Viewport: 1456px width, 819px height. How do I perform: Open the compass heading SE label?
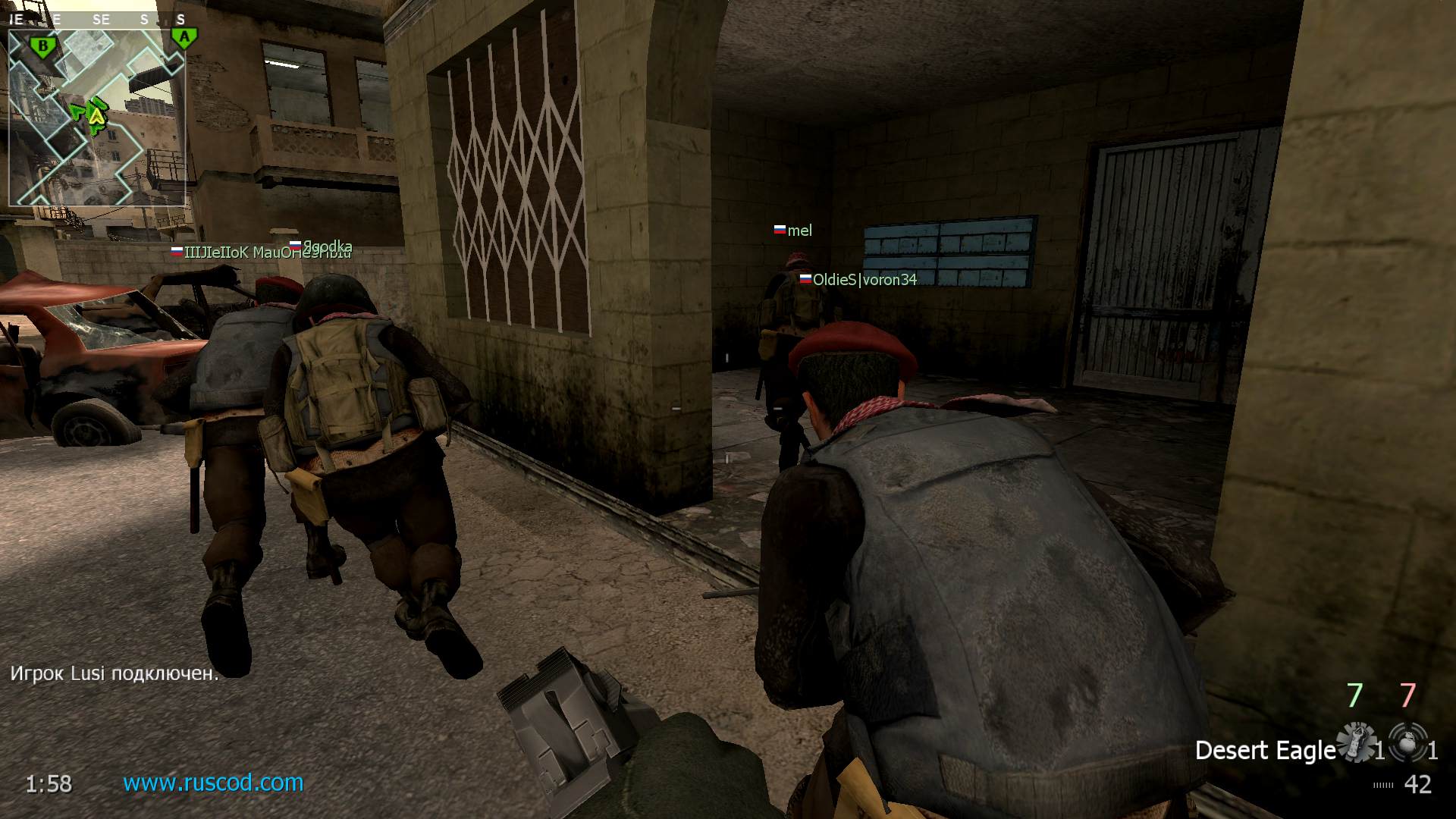[x=102, y=19]
